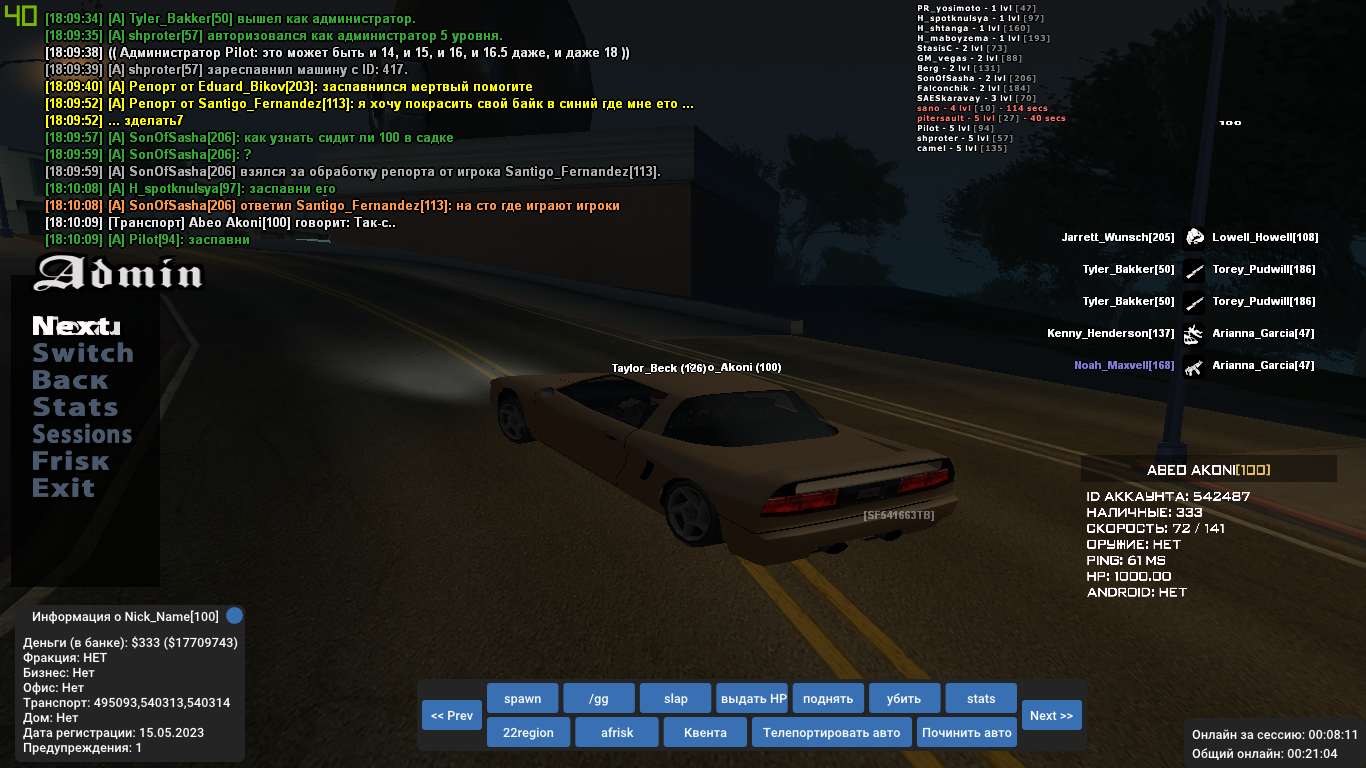1366x768 pixels.
Task: Click the 22region button
Action: [528, 732]
